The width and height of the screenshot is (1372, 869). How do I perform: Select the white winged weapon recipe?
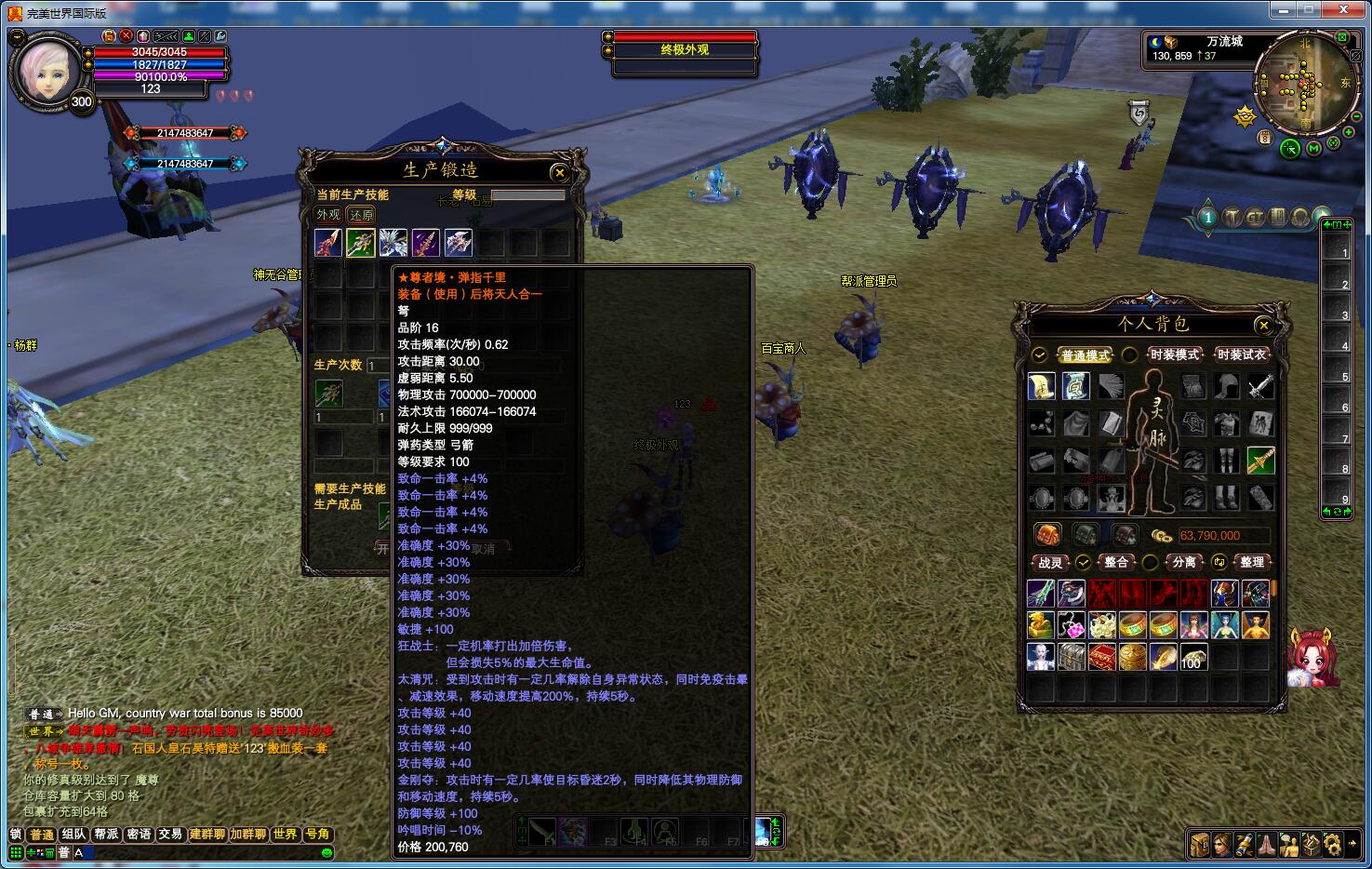[393, 243]
